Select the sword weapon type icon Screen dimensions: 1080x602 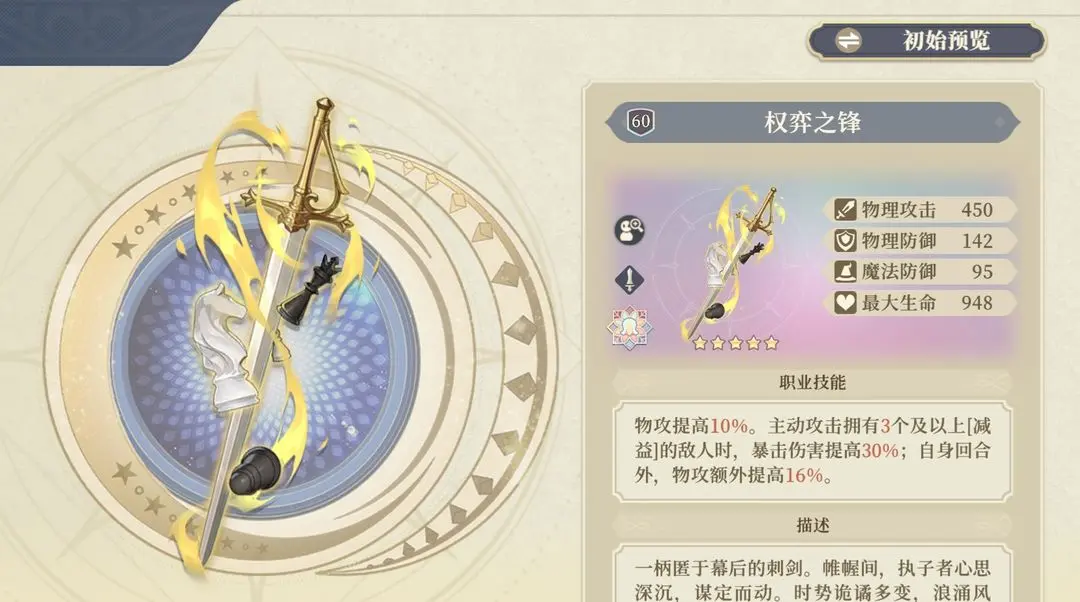pyautogui.click(x=629, y=280)
